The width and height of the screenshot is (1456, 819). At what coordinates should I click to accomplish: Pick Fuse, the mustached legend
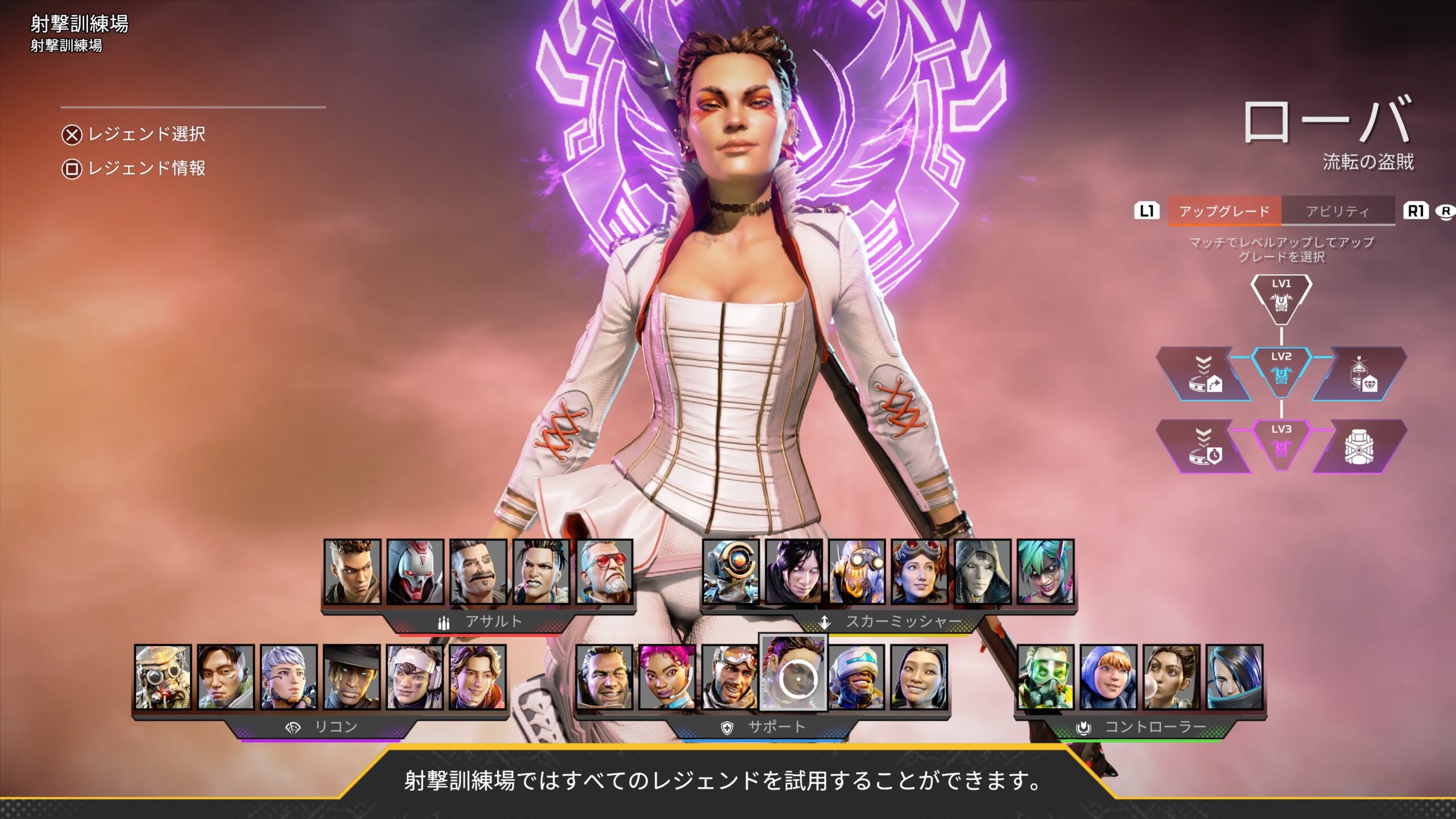pyautogui.click(x=478, y=572)
